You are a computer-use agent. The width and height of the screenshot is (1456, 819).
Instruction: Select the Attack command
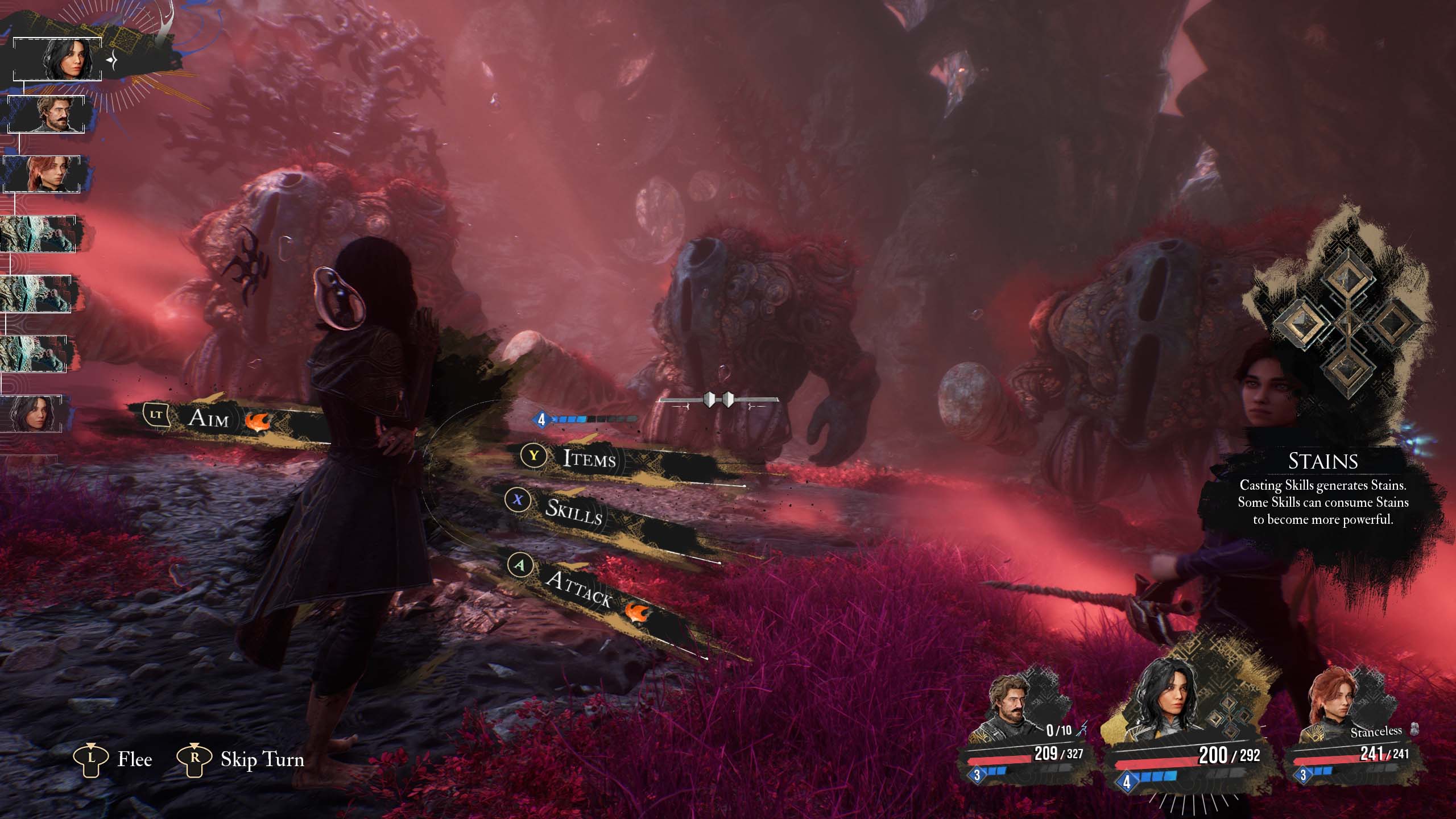tap(577, 588)
